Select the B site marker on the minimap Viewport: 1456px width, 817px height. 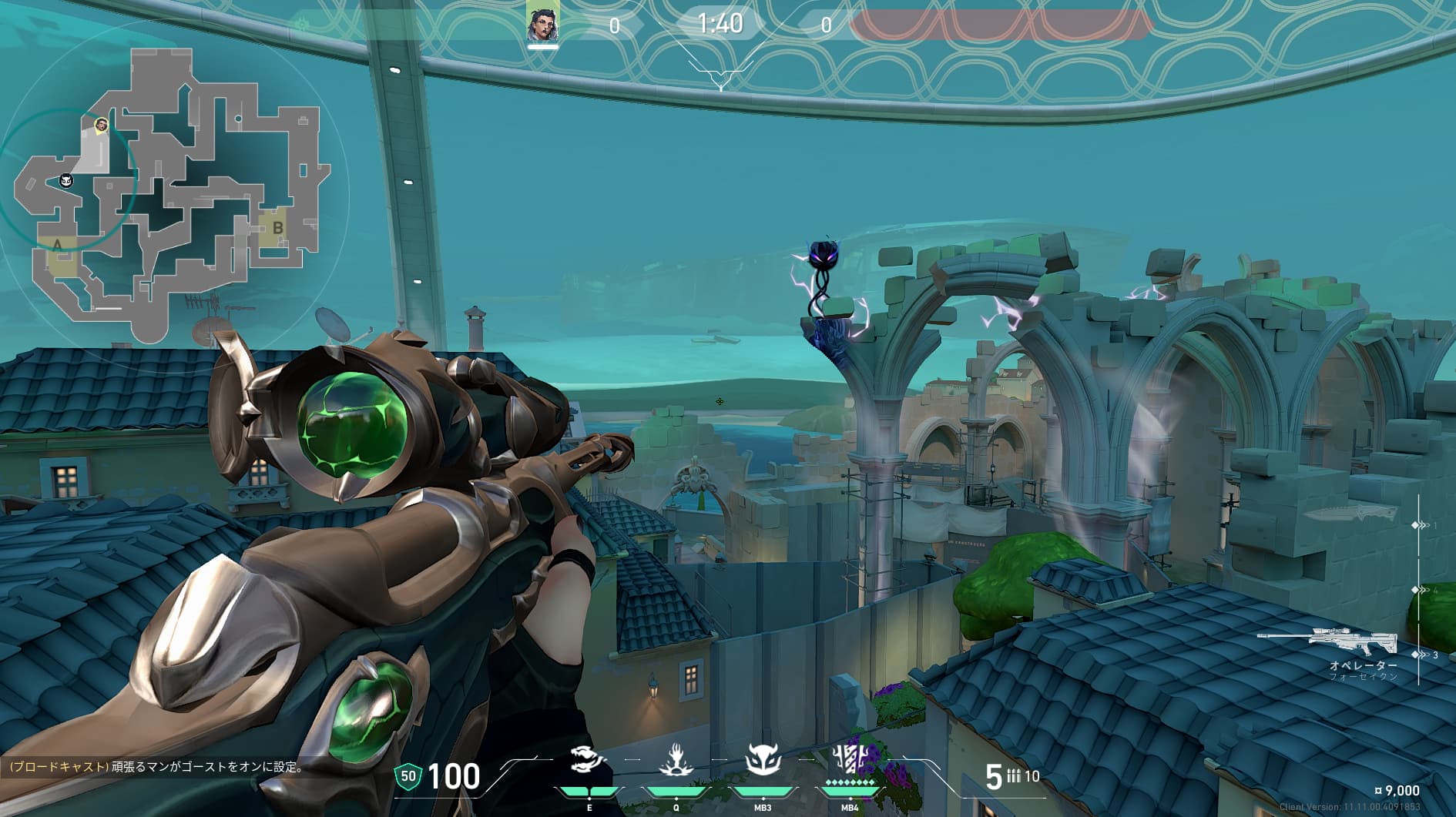coord(277,228)
